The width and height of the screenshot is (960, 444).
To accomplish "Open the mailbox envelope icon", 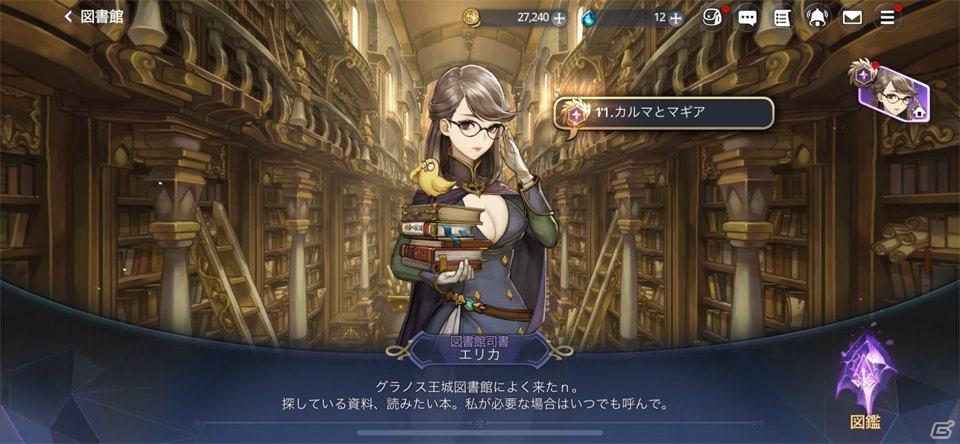I will [x=852, y=17].
